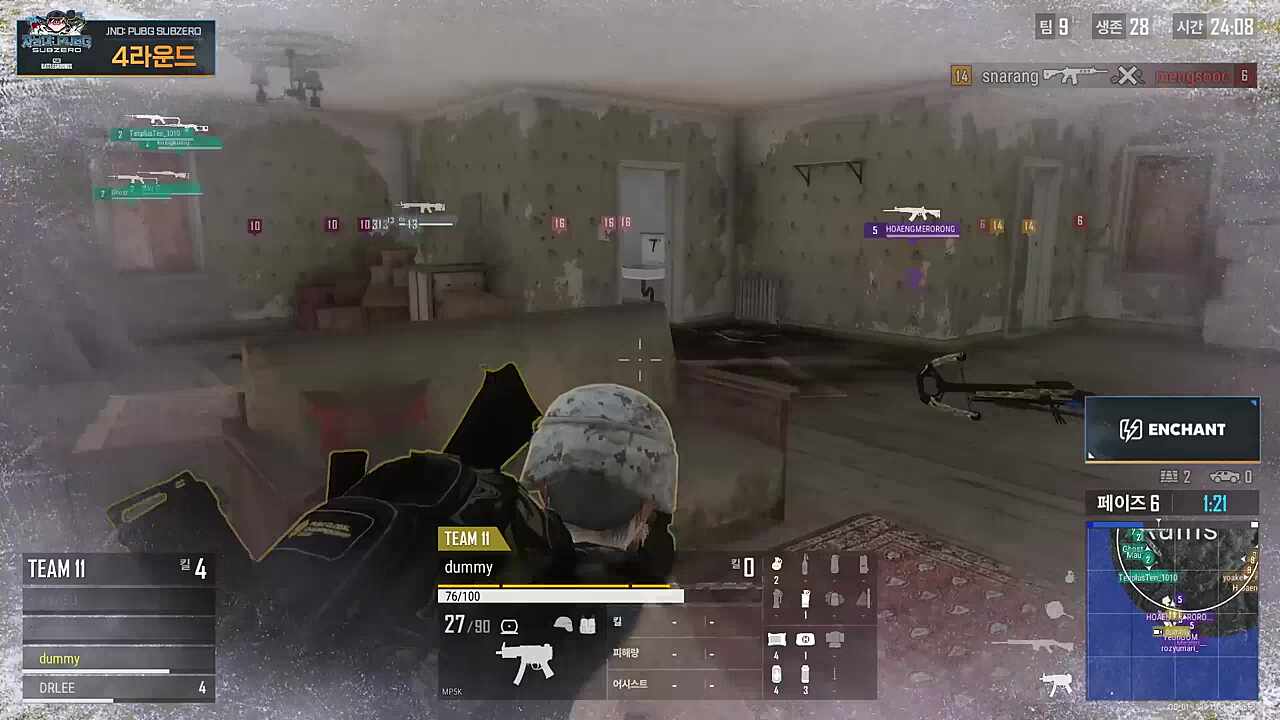This screenshot has width=1280, height=720.
Task: Click the TEAM 11 header on the left panel
Action: point(58,569)
